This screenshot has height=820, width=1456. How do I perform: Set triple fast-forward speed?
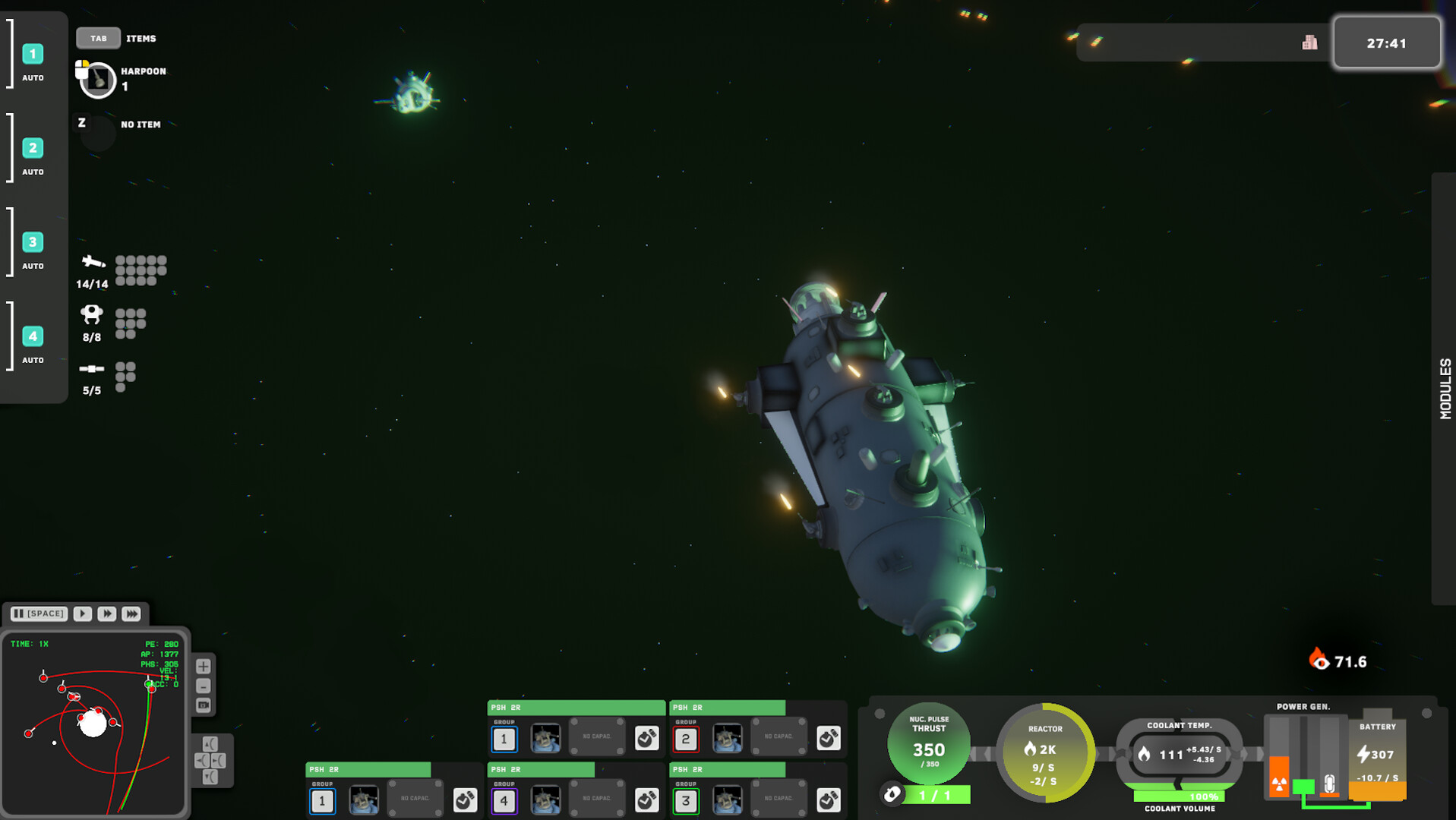tap(131, 613)
